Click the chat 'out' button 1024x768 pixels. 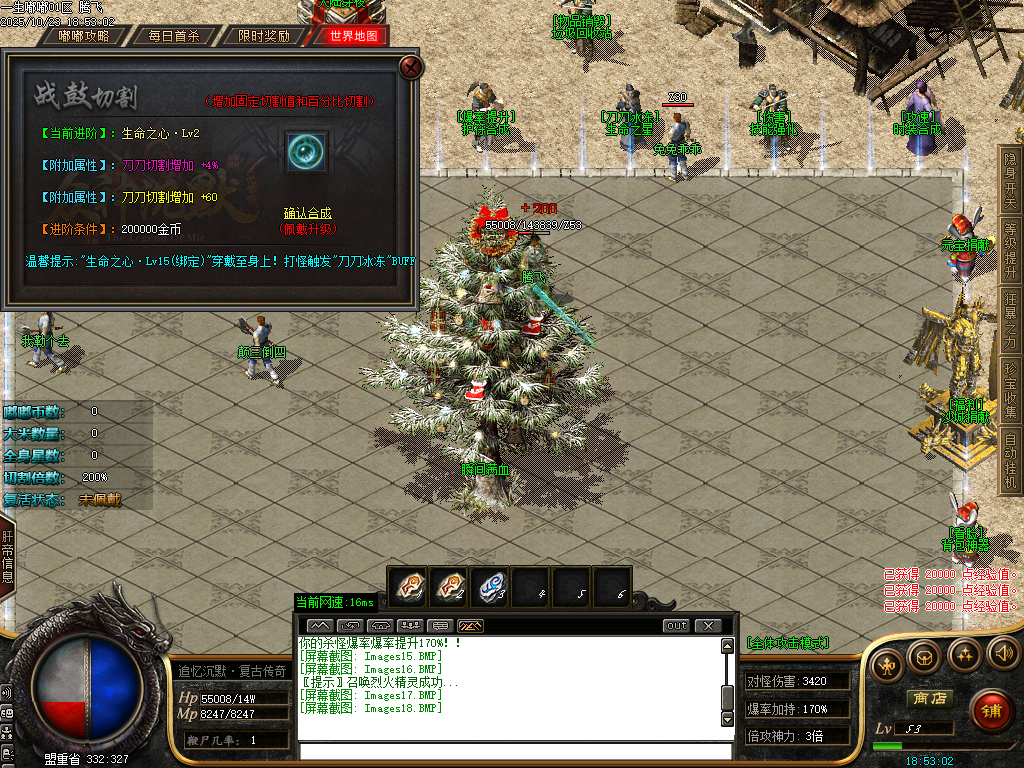point(677,626)
